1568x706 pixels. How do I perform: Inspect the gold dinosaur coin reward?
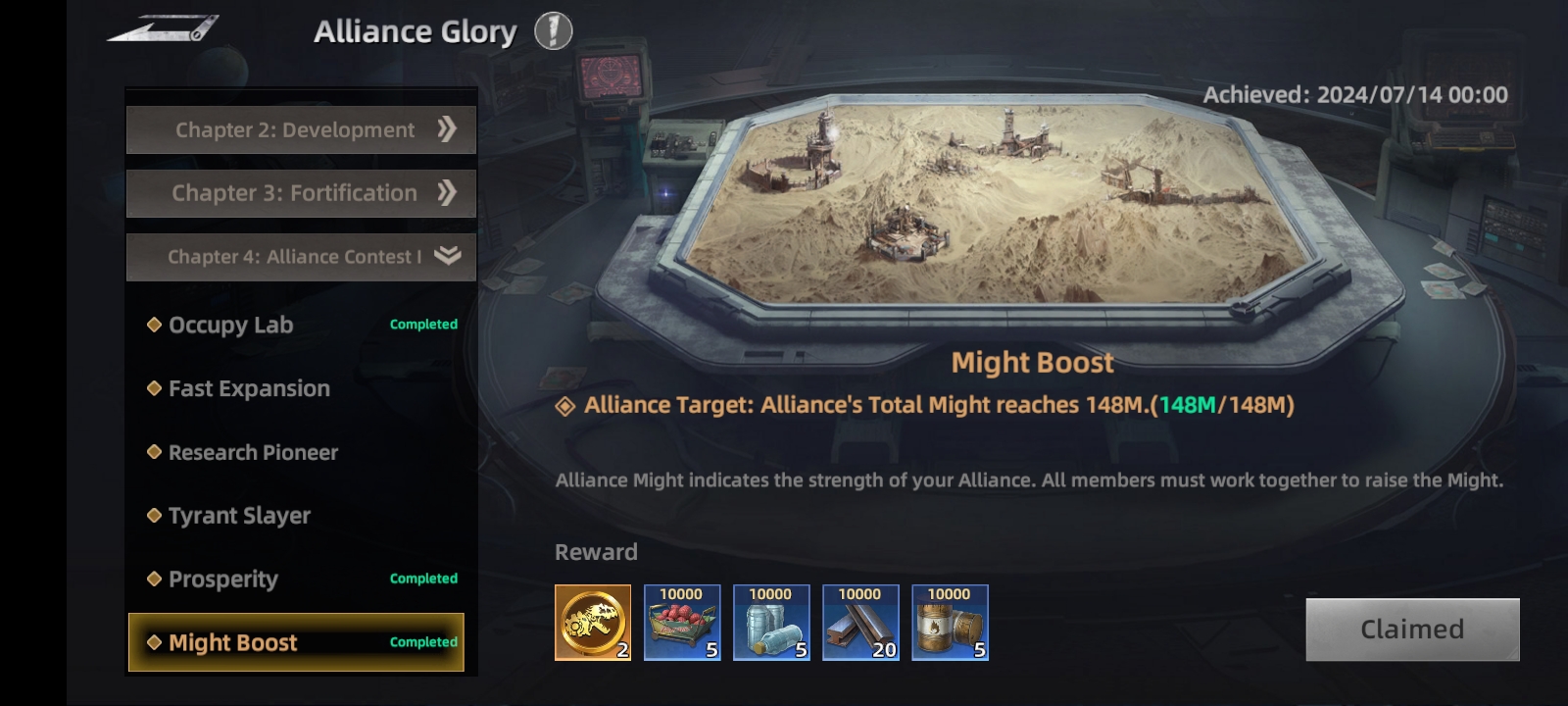click(593, 623)
